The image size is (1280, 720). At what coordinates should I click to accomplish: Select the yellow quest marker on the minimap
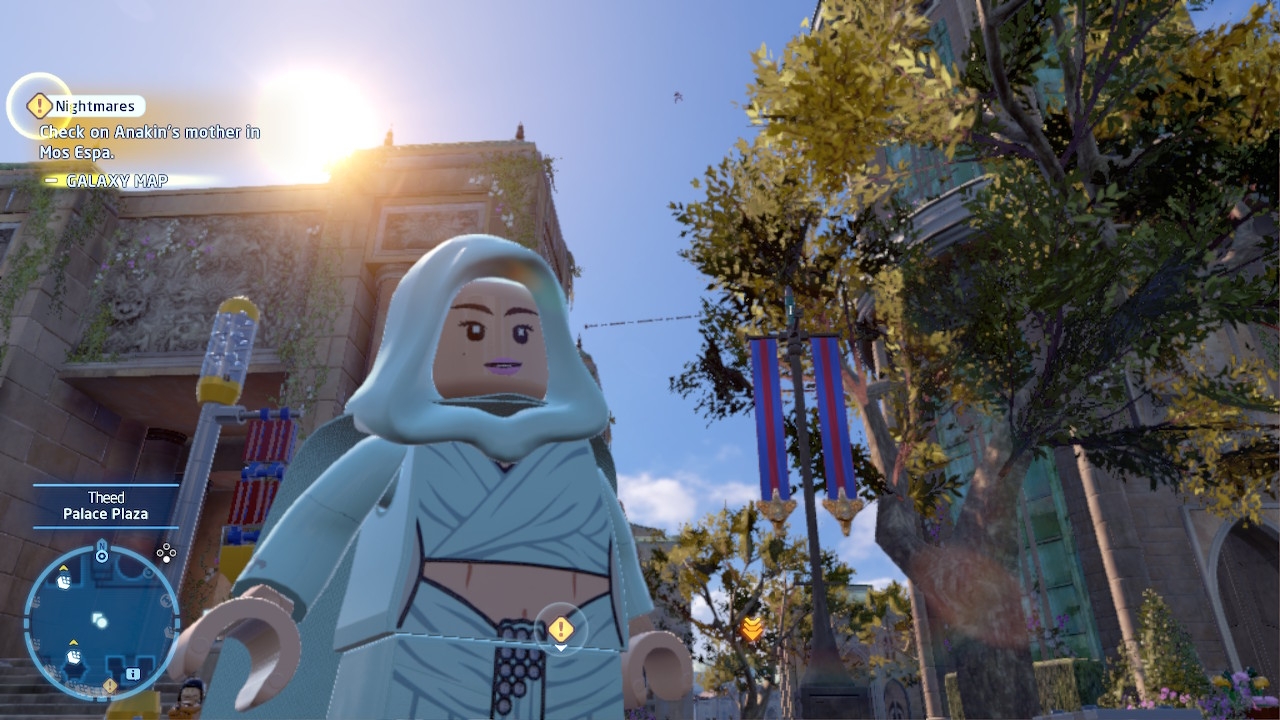click(x=110, y=686)
